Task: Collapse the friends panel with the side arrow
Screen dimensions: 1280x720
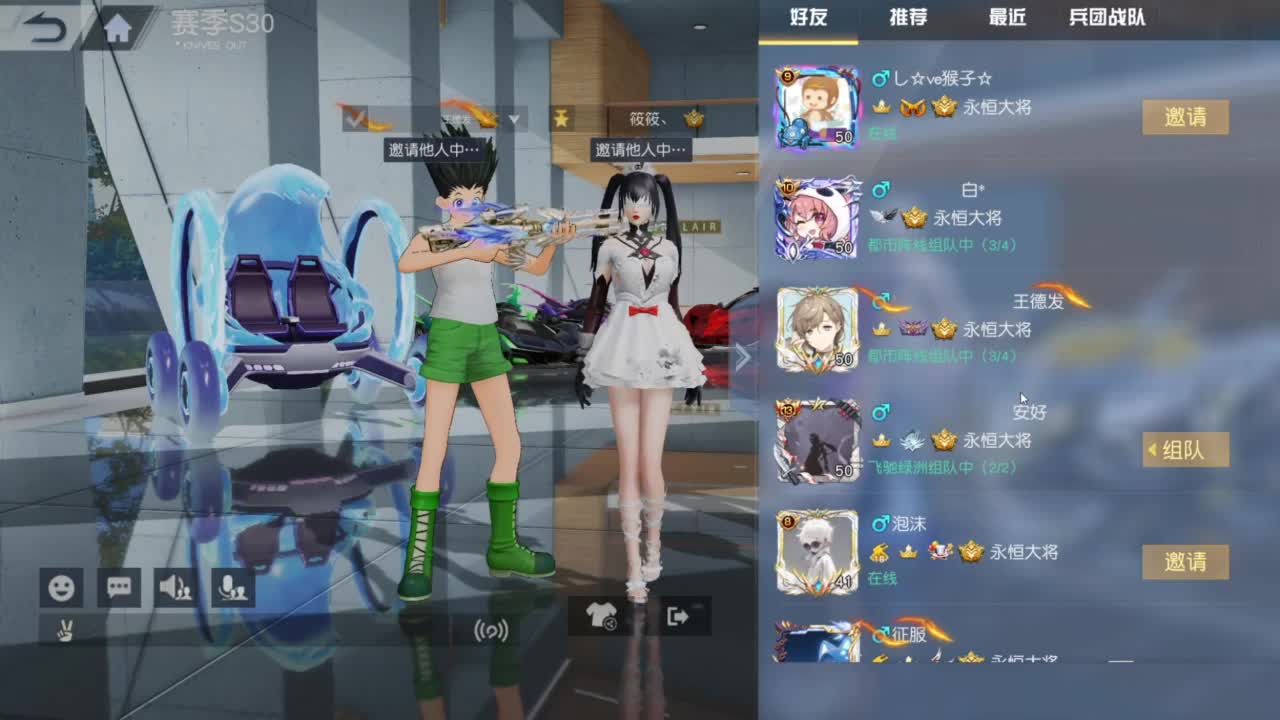Action: [744, 356]
